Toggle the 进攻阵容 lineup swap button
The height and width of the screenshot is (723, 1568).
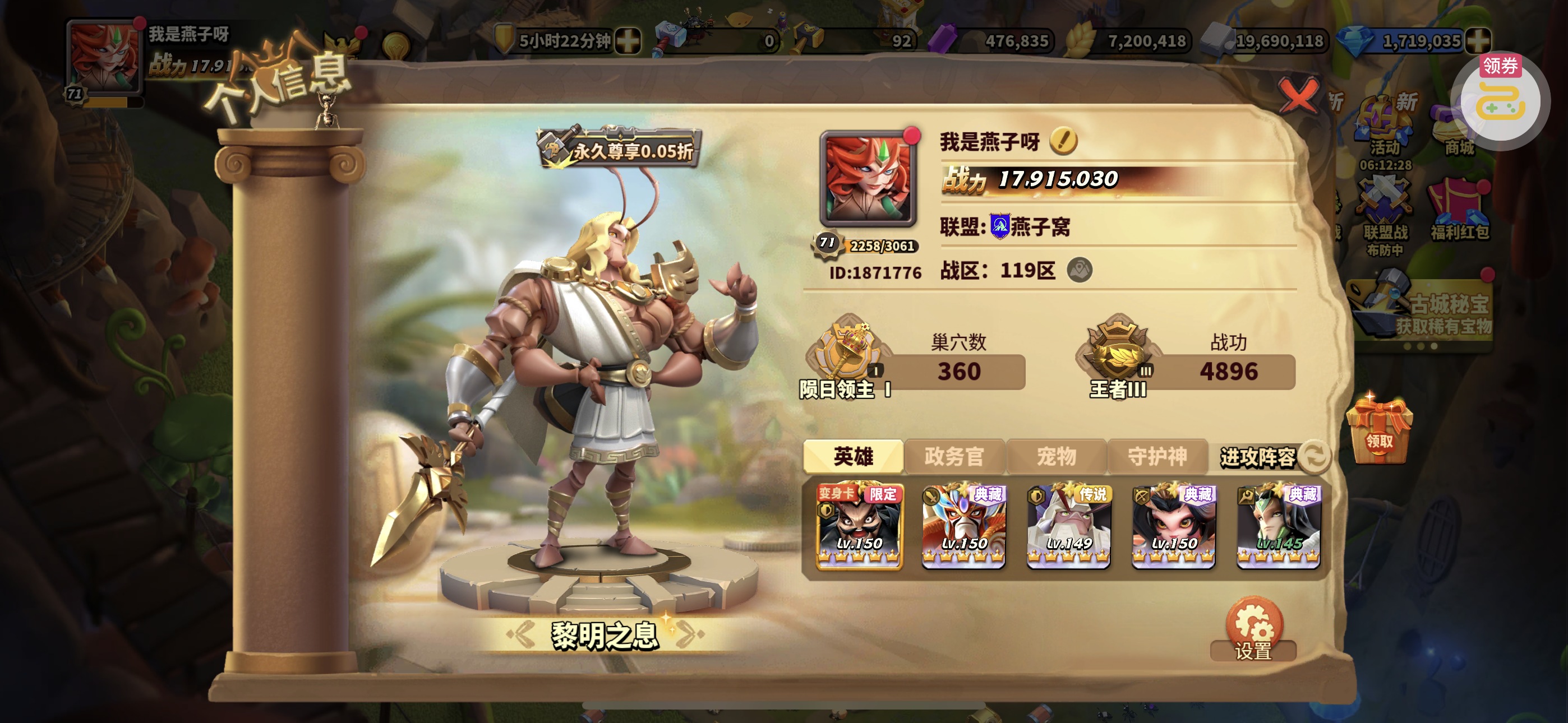click(x=1314, y=456)
